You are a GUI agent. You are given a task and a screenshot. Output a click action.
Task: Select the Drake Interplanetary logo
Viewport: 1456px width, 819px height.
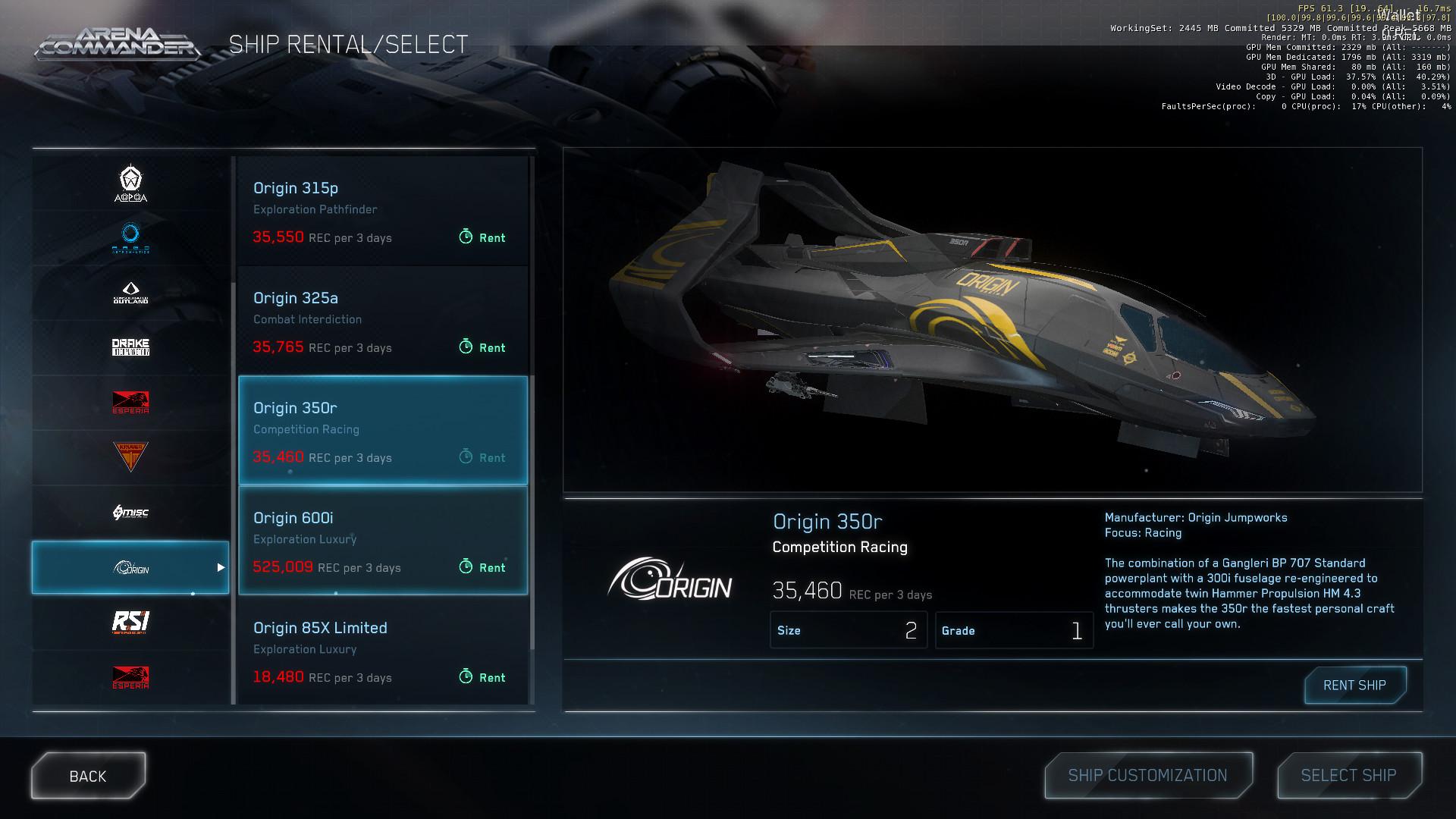[130, 347]
